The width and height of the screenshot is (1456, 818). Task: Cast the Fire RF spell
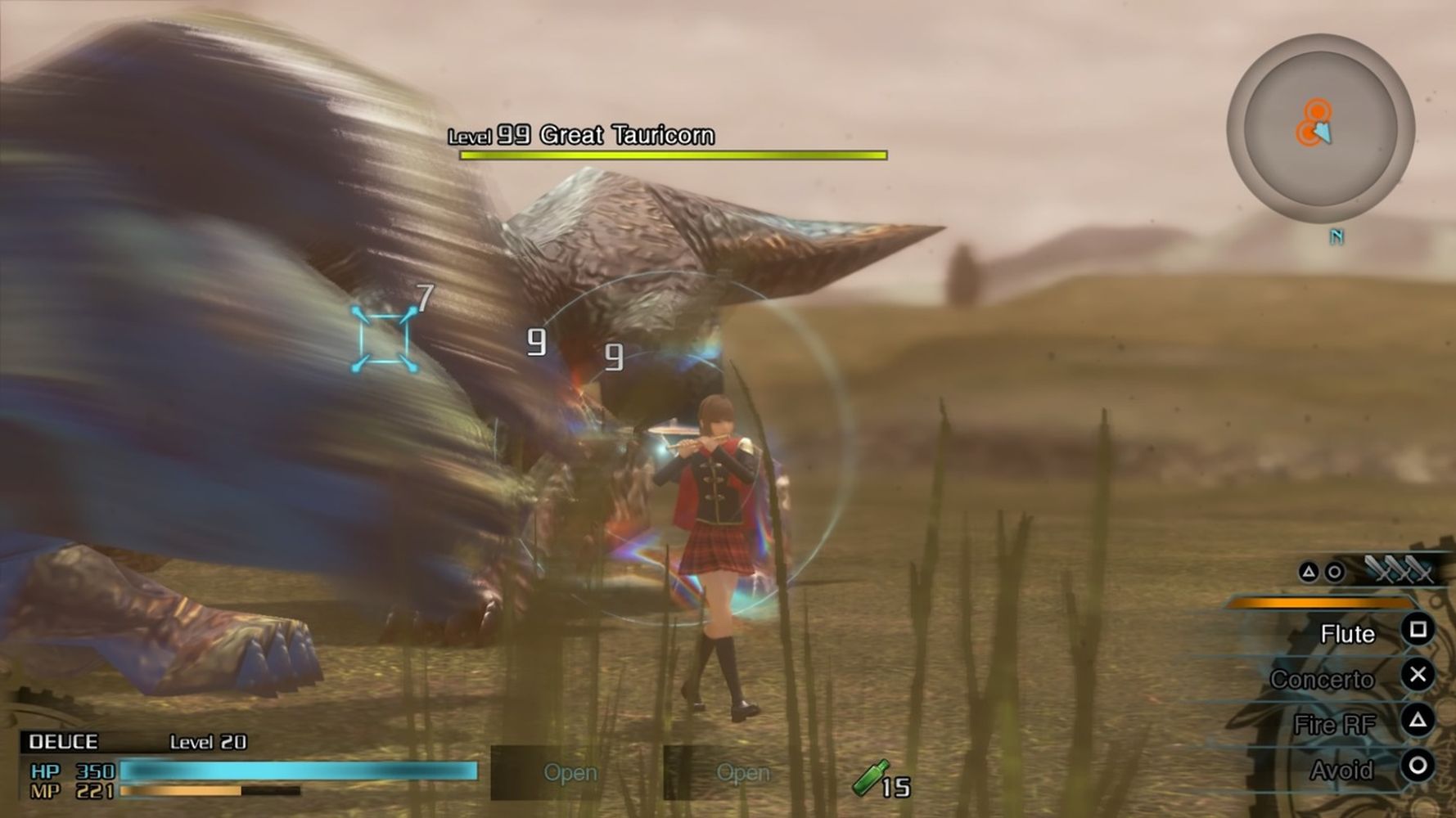1334,725
